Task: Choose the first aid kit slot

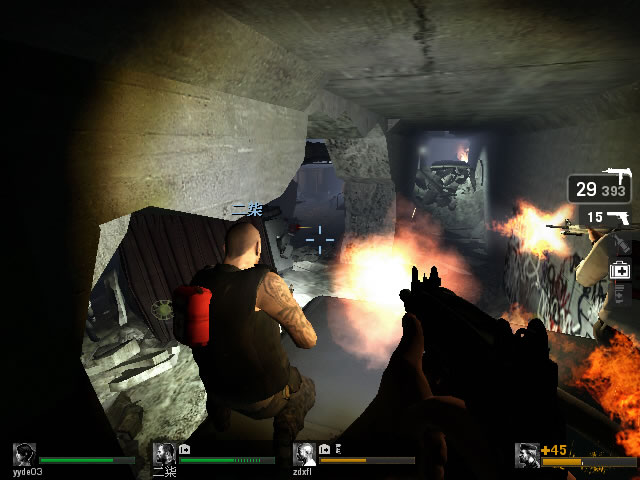Action: (x=620, y=269)
